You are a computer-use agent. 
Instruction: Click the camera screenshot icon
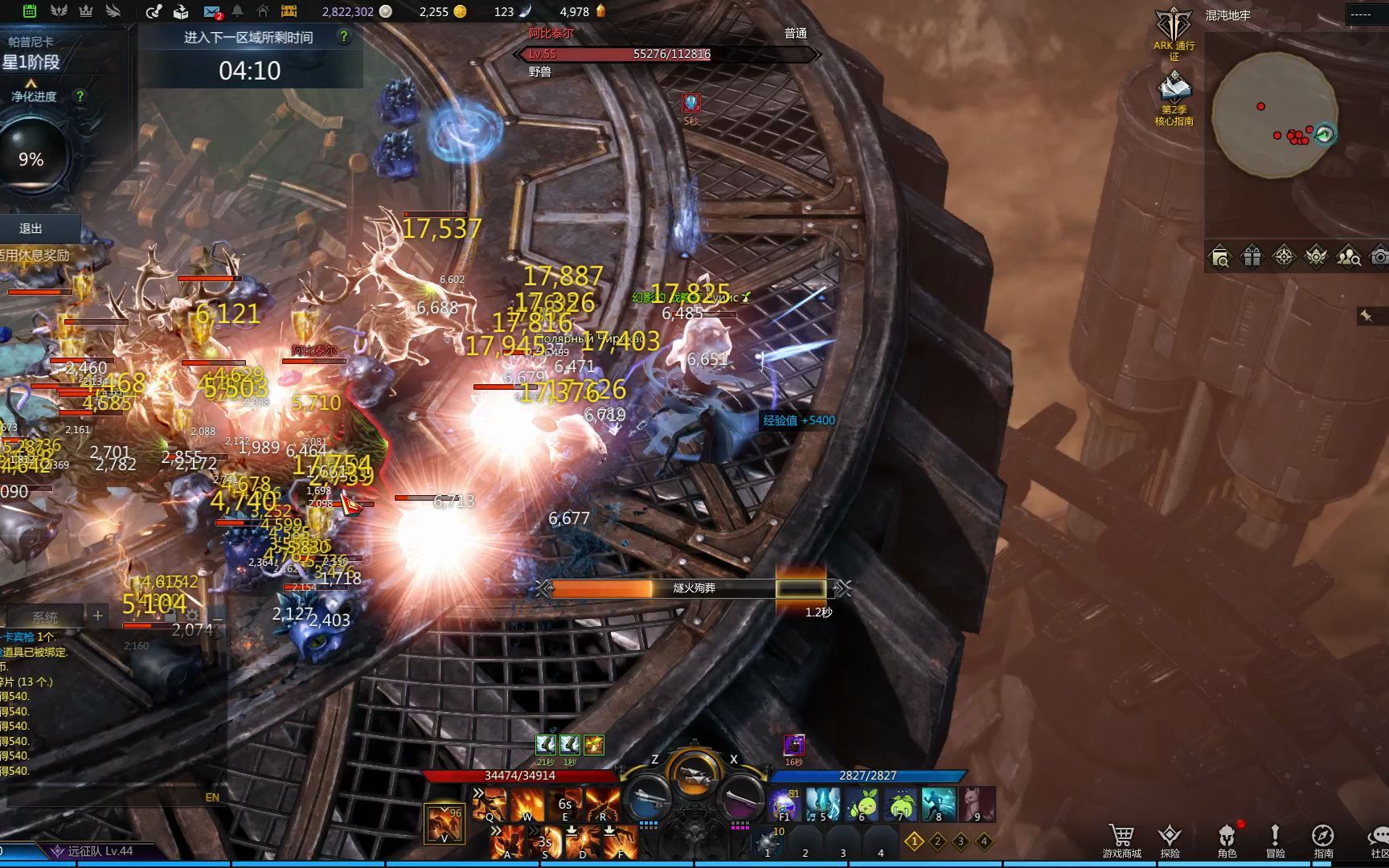(x=1379, y=257)
